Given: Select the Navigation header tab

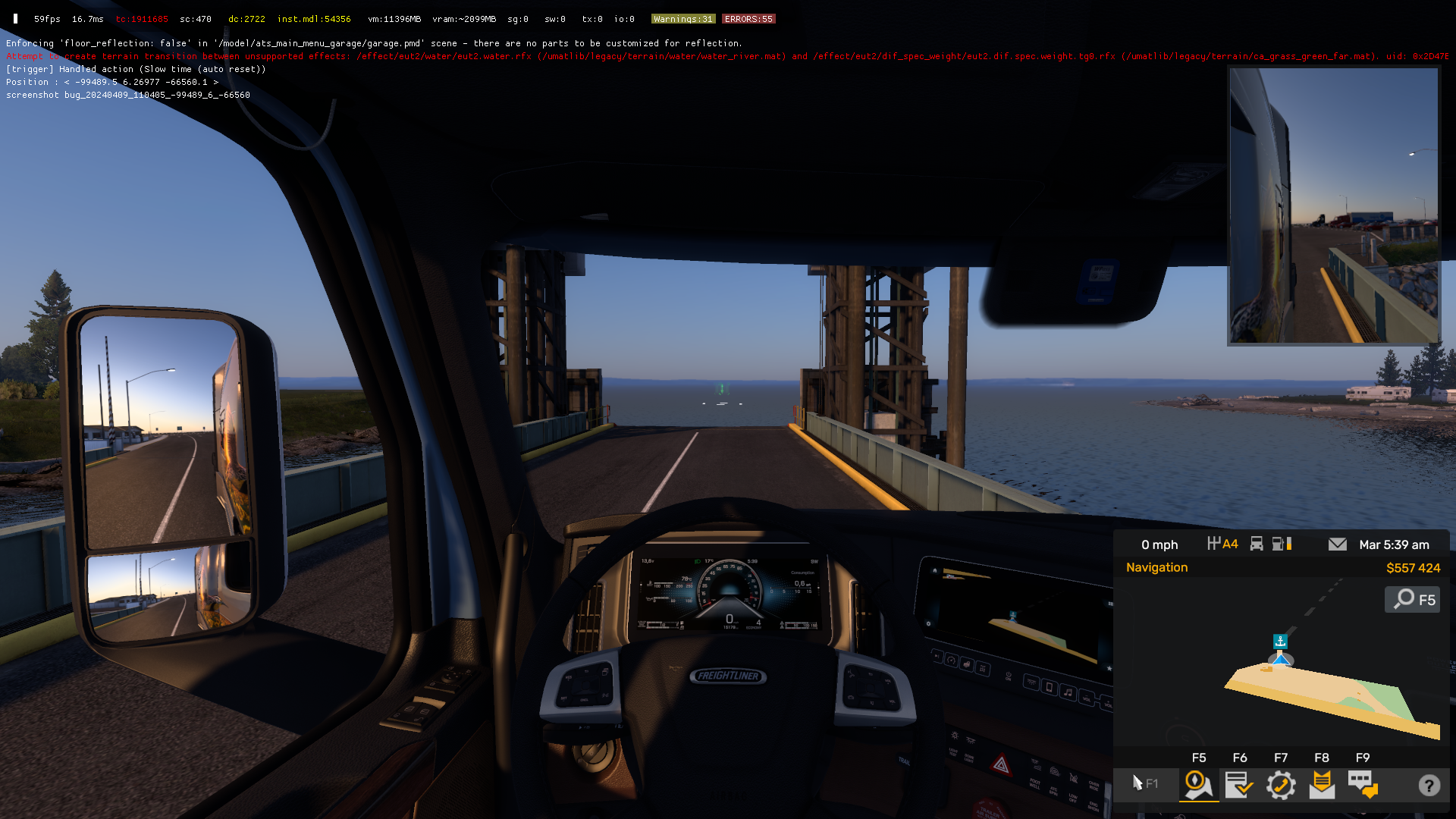Looking at the screenshot, I should [x=1156, y=567].
